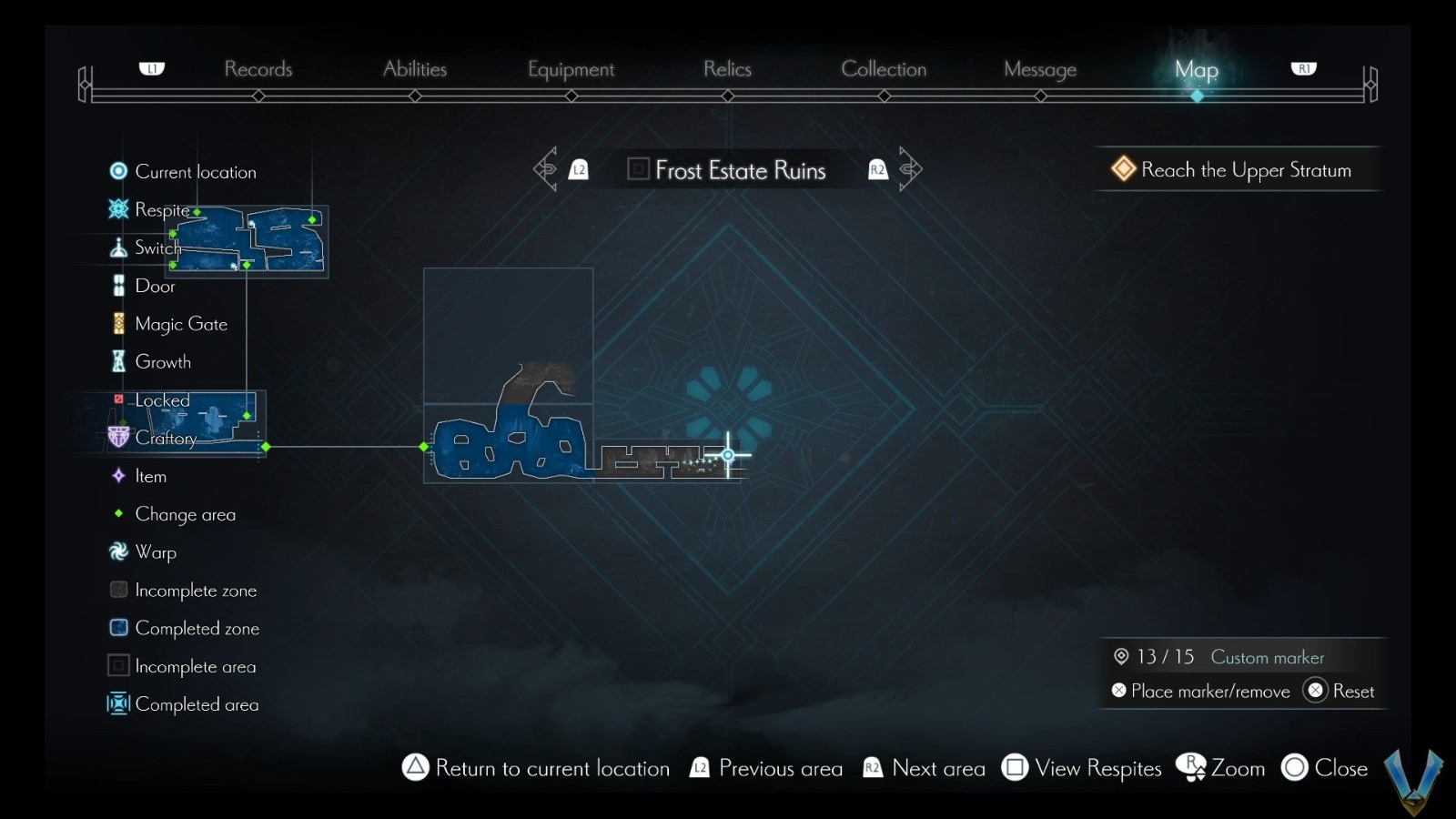The height and width of the screenshot is (819, 1456).
Task: Click the Warp legend icon
Action: click(117, 551)
